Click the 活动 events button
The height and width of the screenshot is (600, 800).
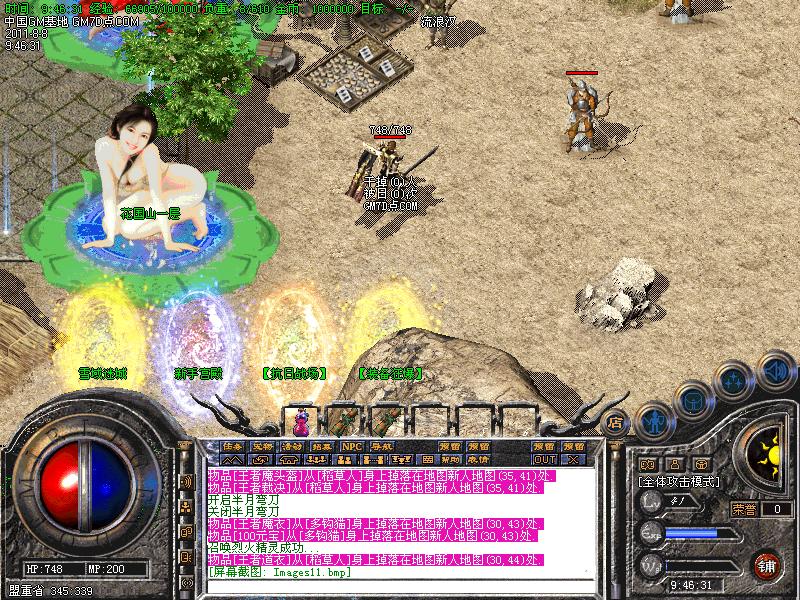pos(292,446)
